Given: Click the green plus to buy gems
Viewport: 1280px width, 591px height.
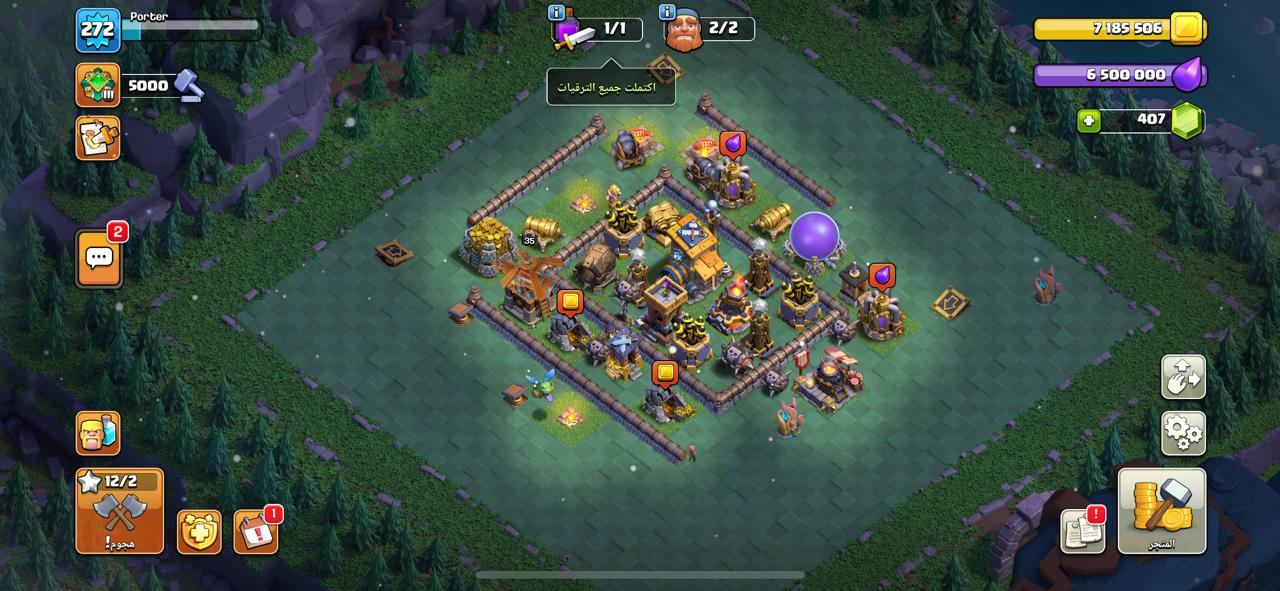Looking at the screenshot, I should click(1089, 121).
